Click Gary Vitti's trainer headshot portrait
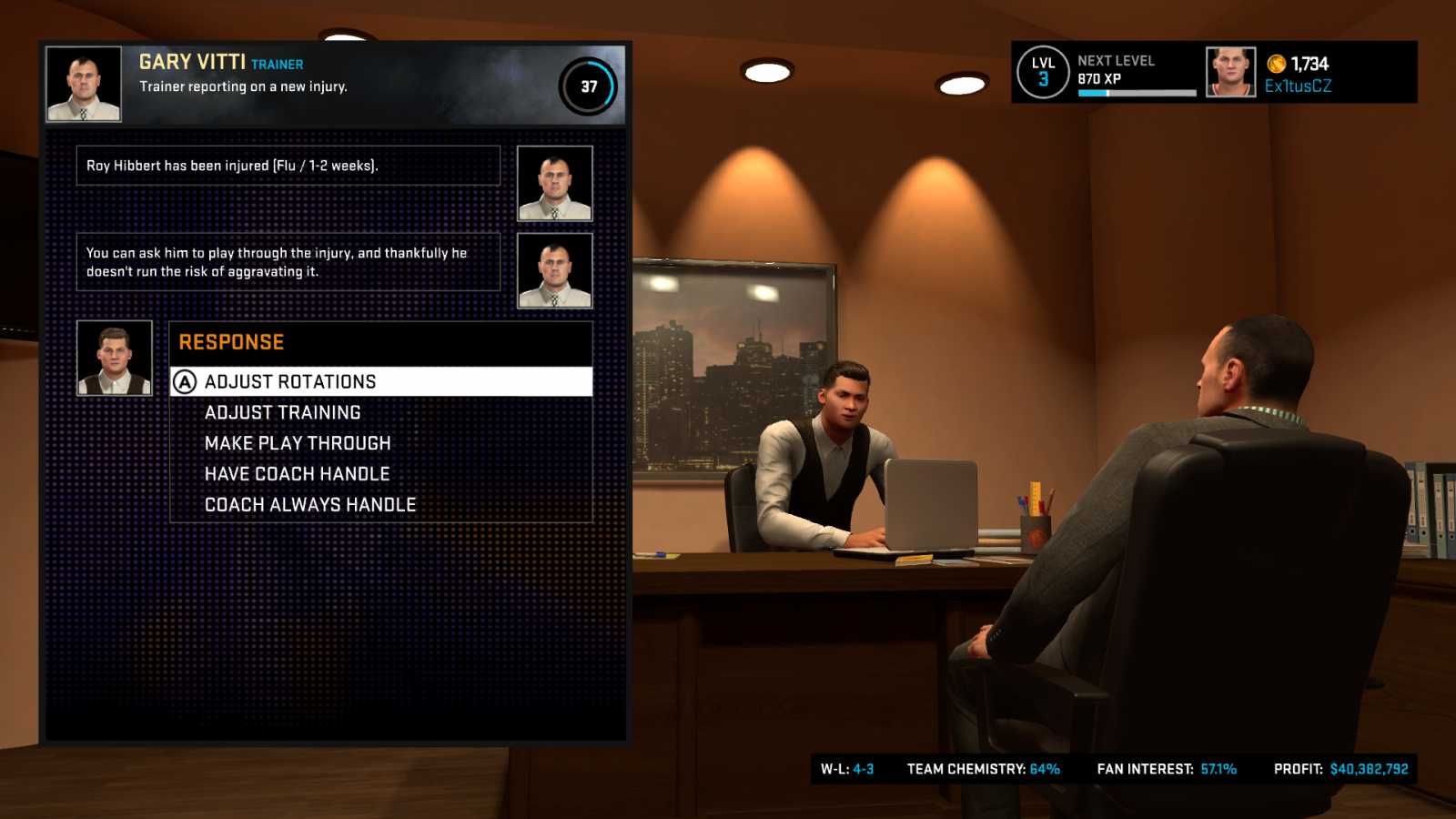The width and height of the screenshot is (1456, 819). point(84,86)
